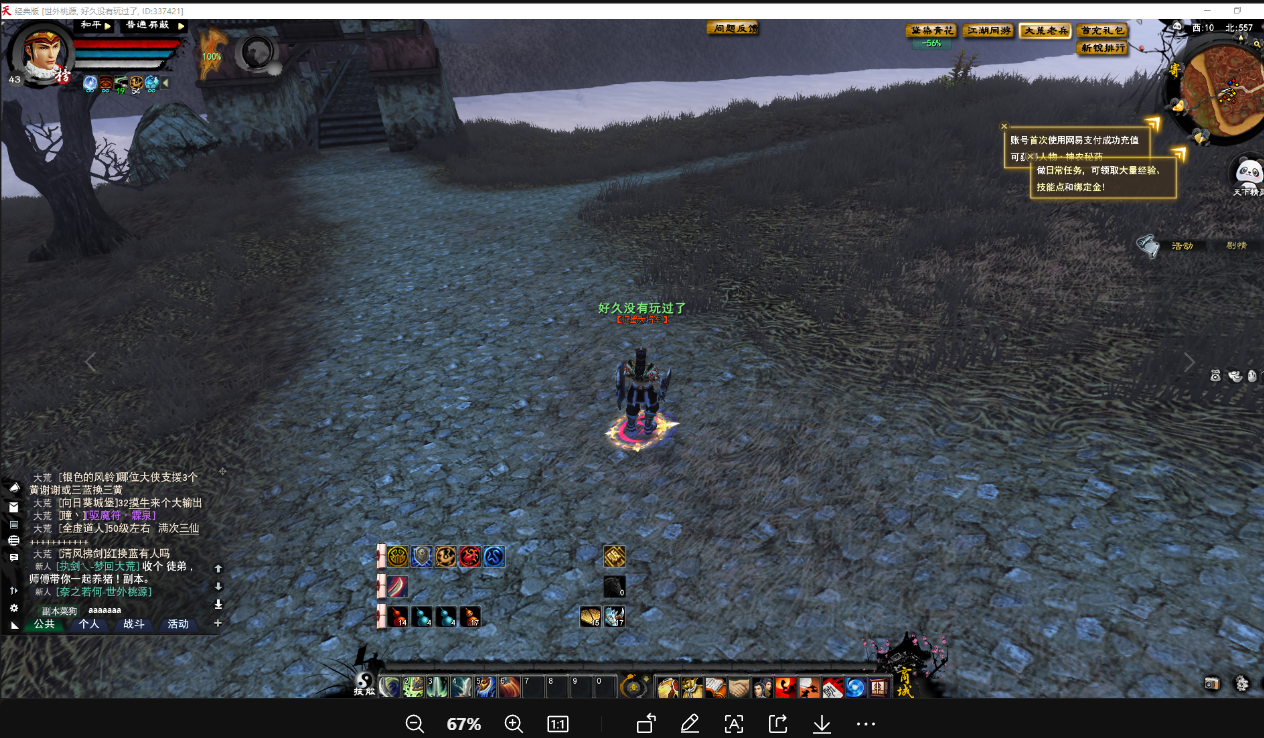Use the red gourd potion with count 14

(398, 616)
